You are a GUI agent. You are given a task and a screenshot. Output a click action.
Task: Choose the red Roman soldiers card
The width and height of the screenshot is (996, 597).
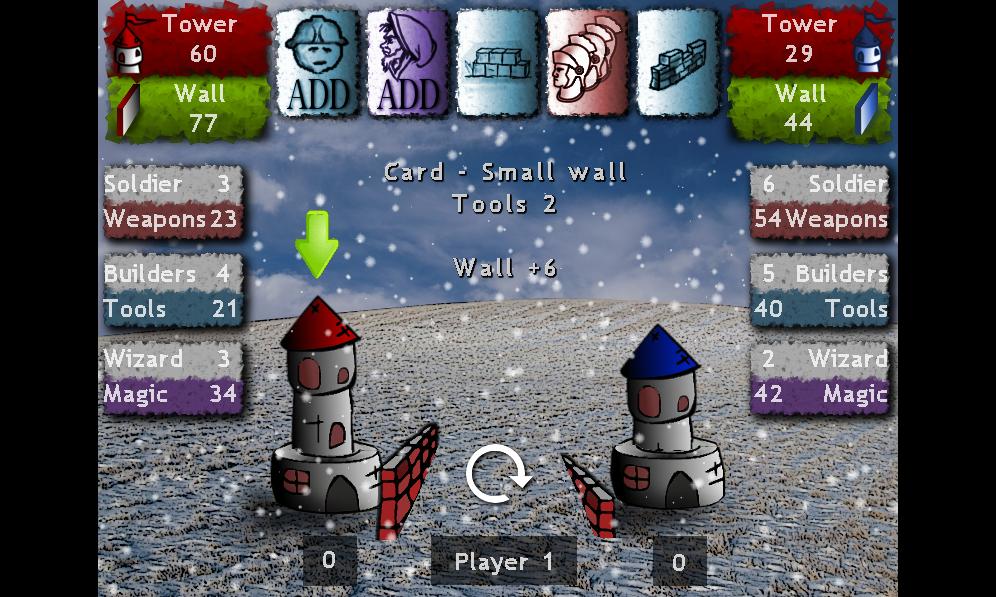[589, 62]
